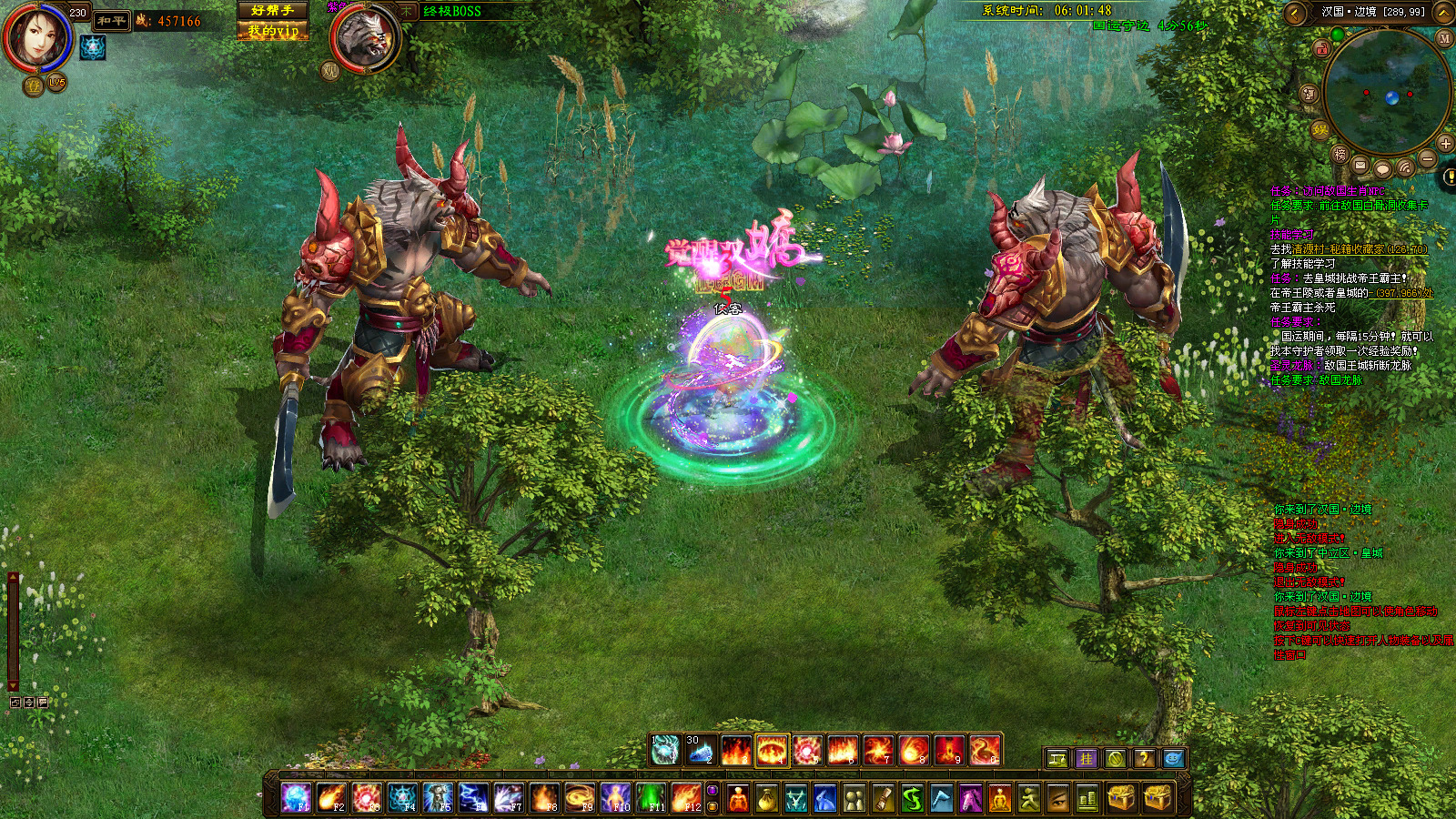Open the mail envelope icon
This screenshot has width=1456, height=819.
[x=1360, y=166]
